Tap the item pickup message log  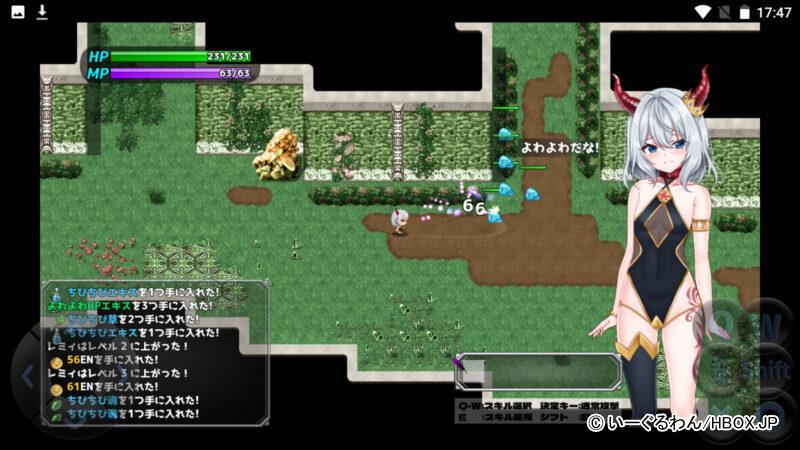point(156,352)
